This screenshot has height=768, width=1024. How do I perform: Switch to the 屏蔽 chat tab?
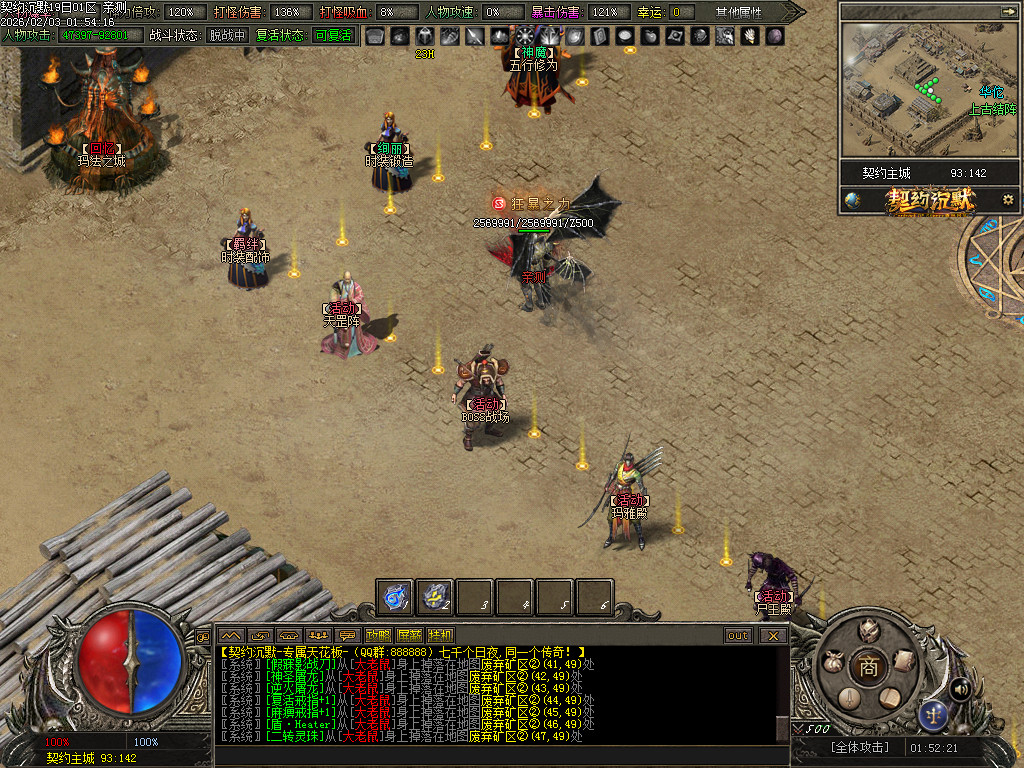coord(409,635)
